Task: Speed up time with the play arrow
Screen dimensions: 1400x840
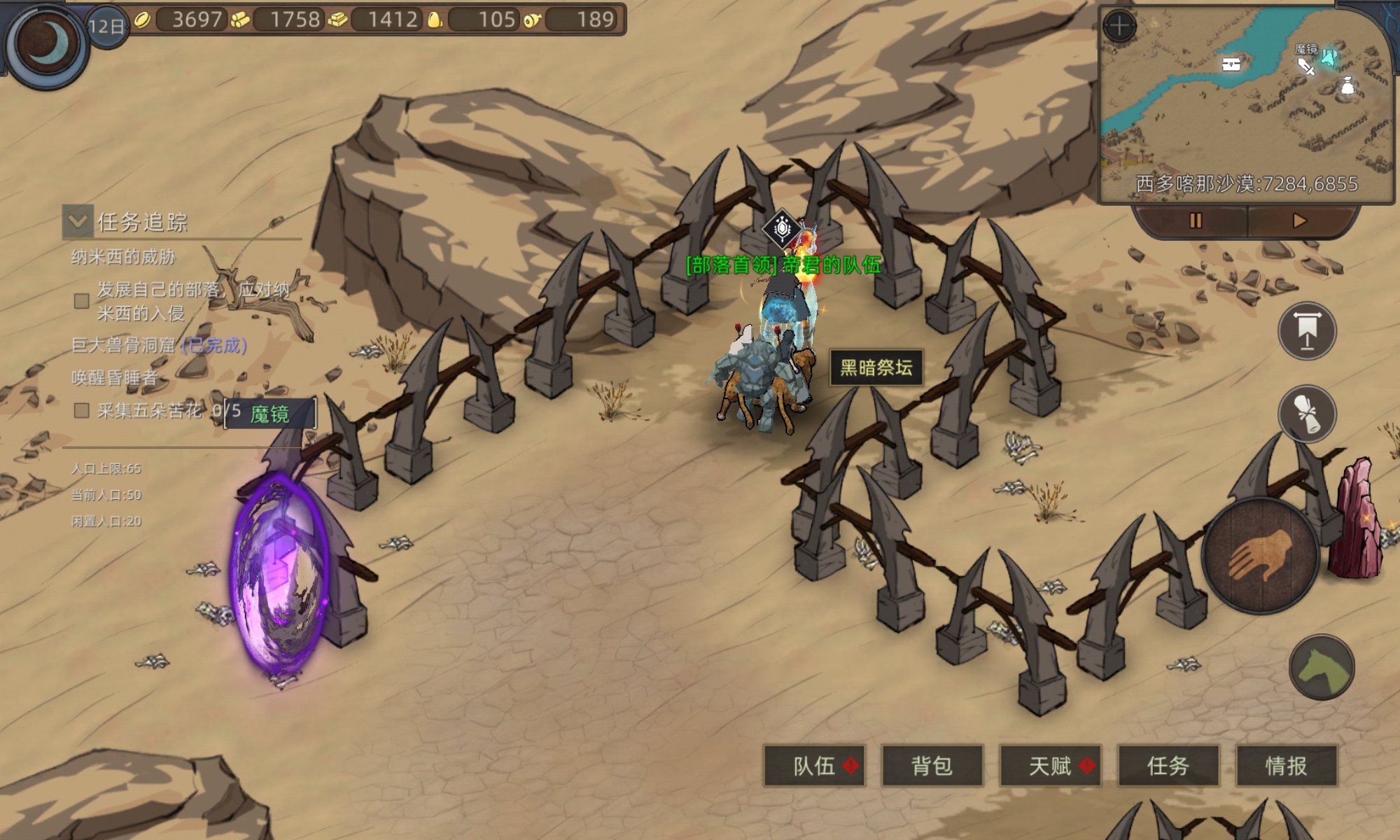Action: [x=1299, y=221]
